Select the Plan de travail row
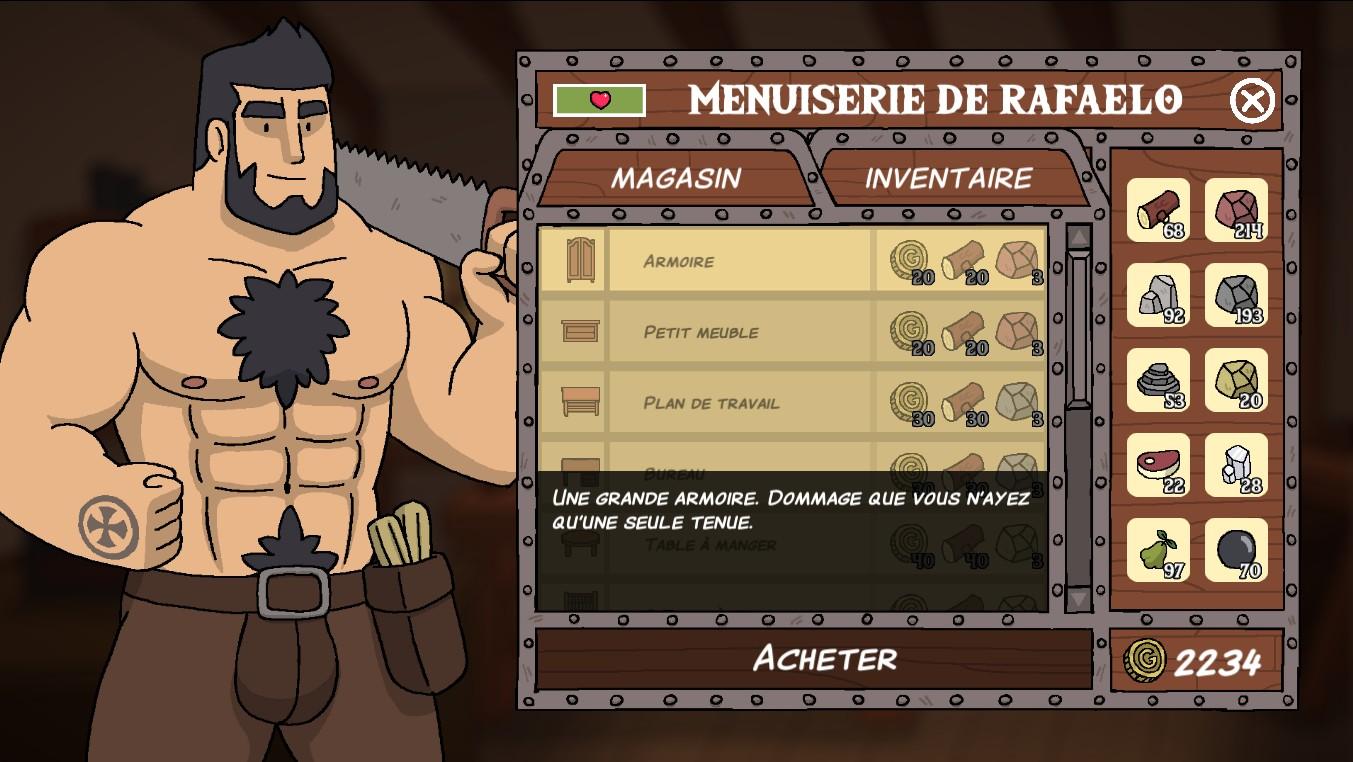This screenshot has width=1353, height=762. pos(740,403)
